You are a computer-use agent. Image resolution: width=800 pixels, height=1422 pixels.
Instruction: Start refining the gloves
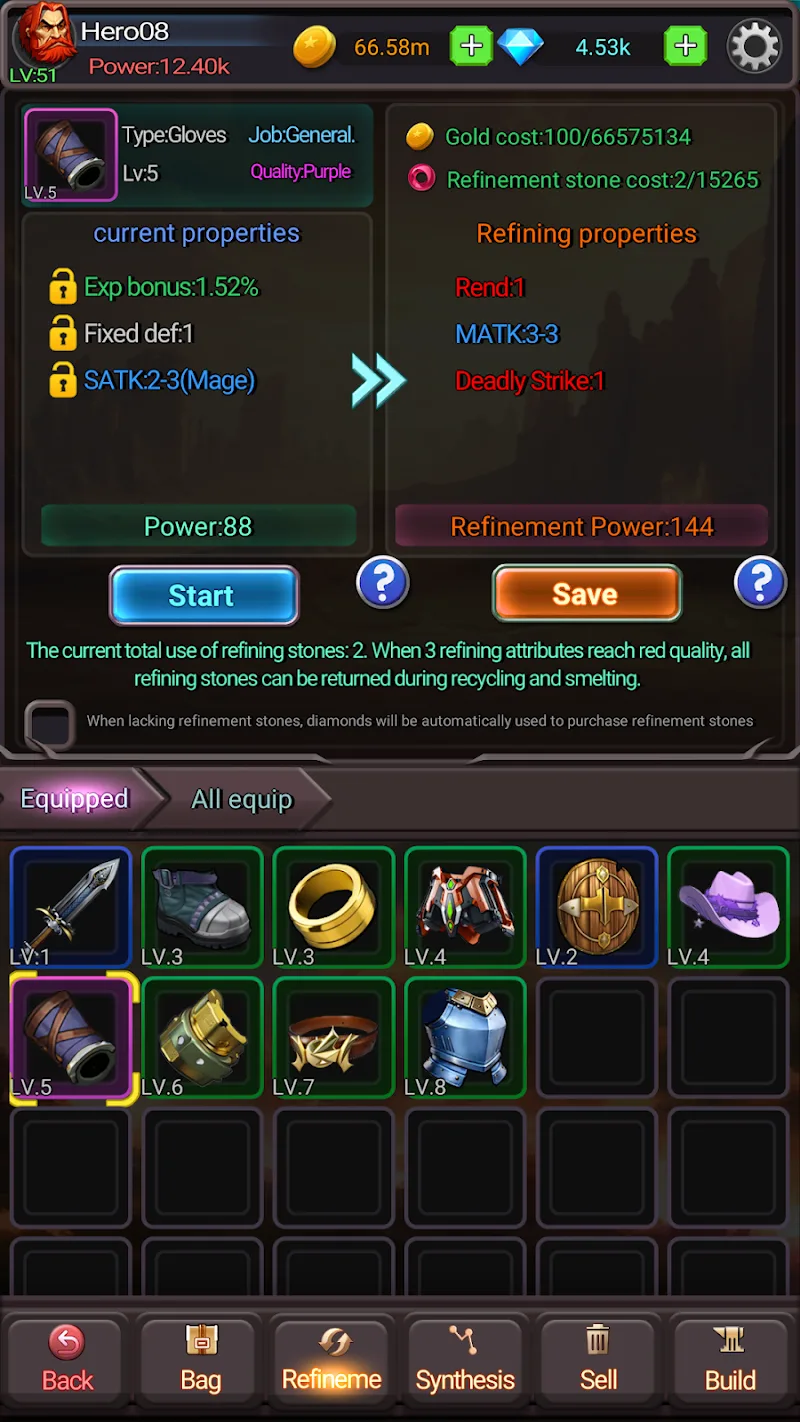coord(203,596)
